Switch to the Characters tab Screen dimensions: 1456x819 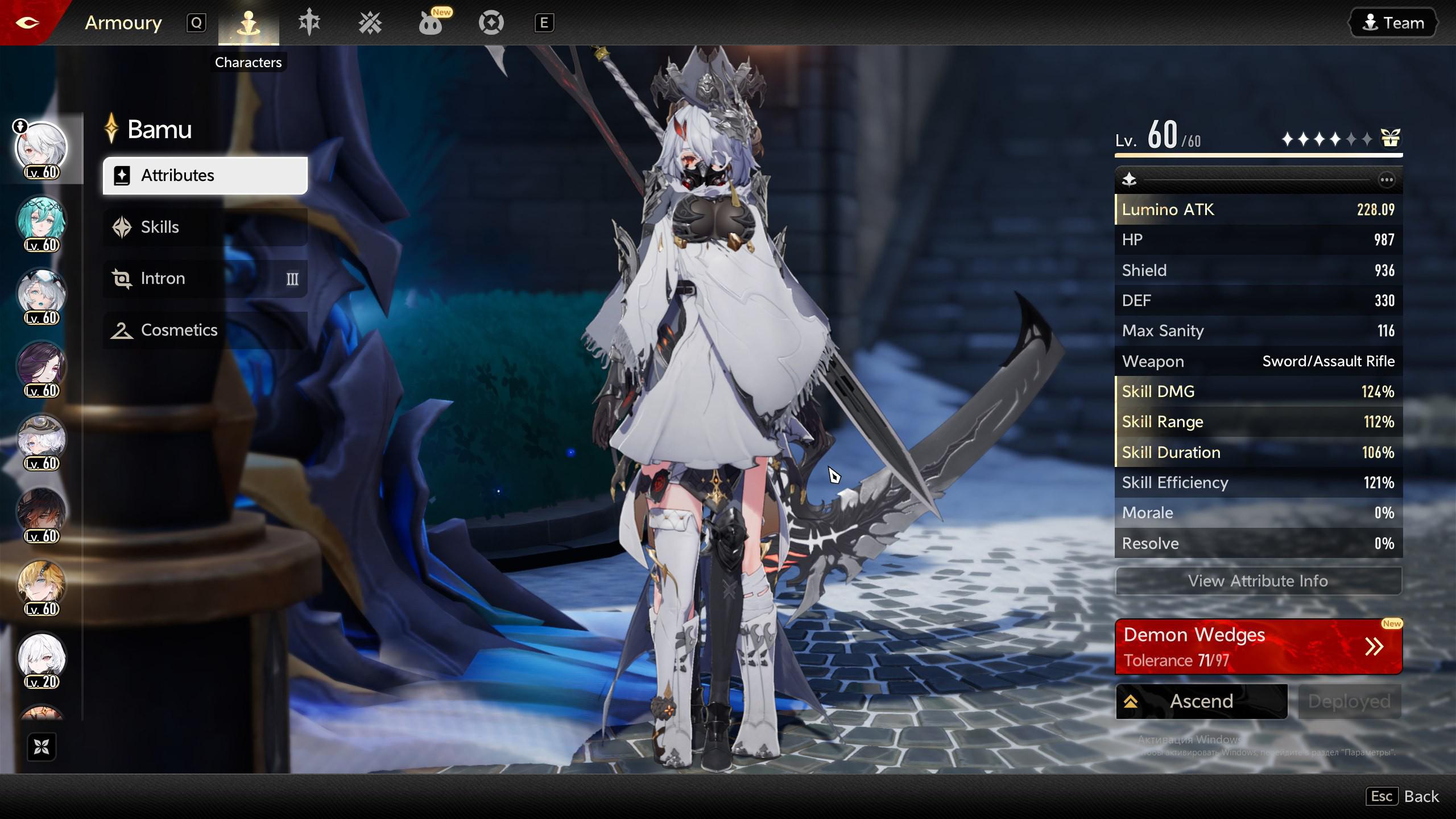249,23
